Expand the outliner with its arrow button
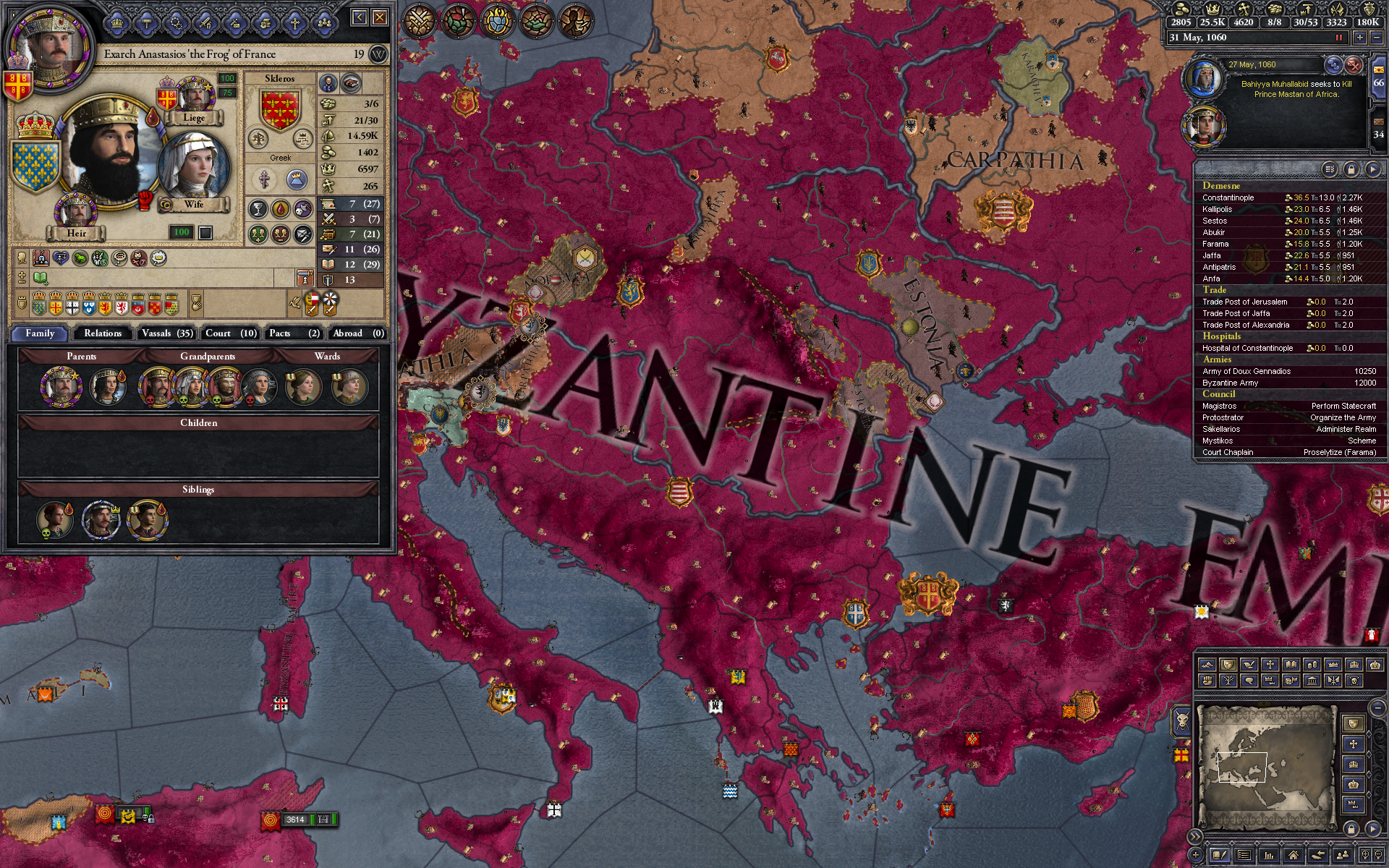1389x868 pixels. pyautogui.click(x=1375, y=169)
